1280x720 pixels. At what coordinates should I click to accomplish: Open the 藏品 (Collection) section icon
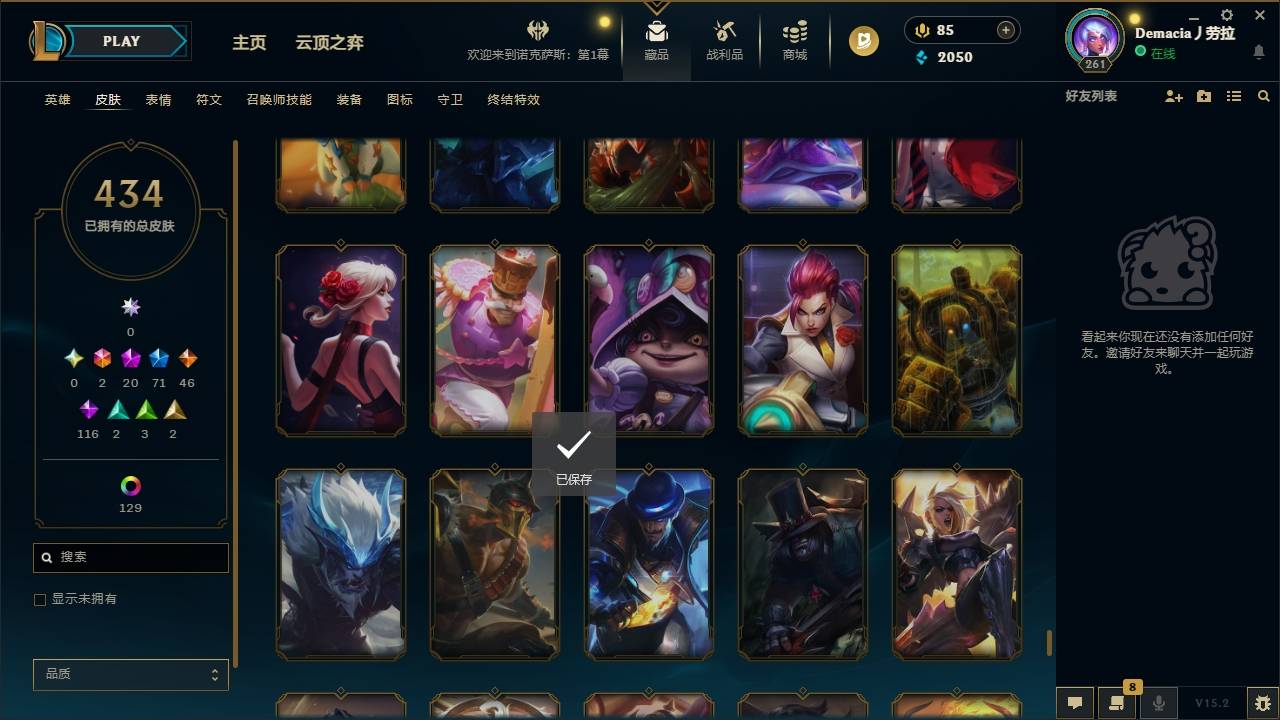[656, 31]
